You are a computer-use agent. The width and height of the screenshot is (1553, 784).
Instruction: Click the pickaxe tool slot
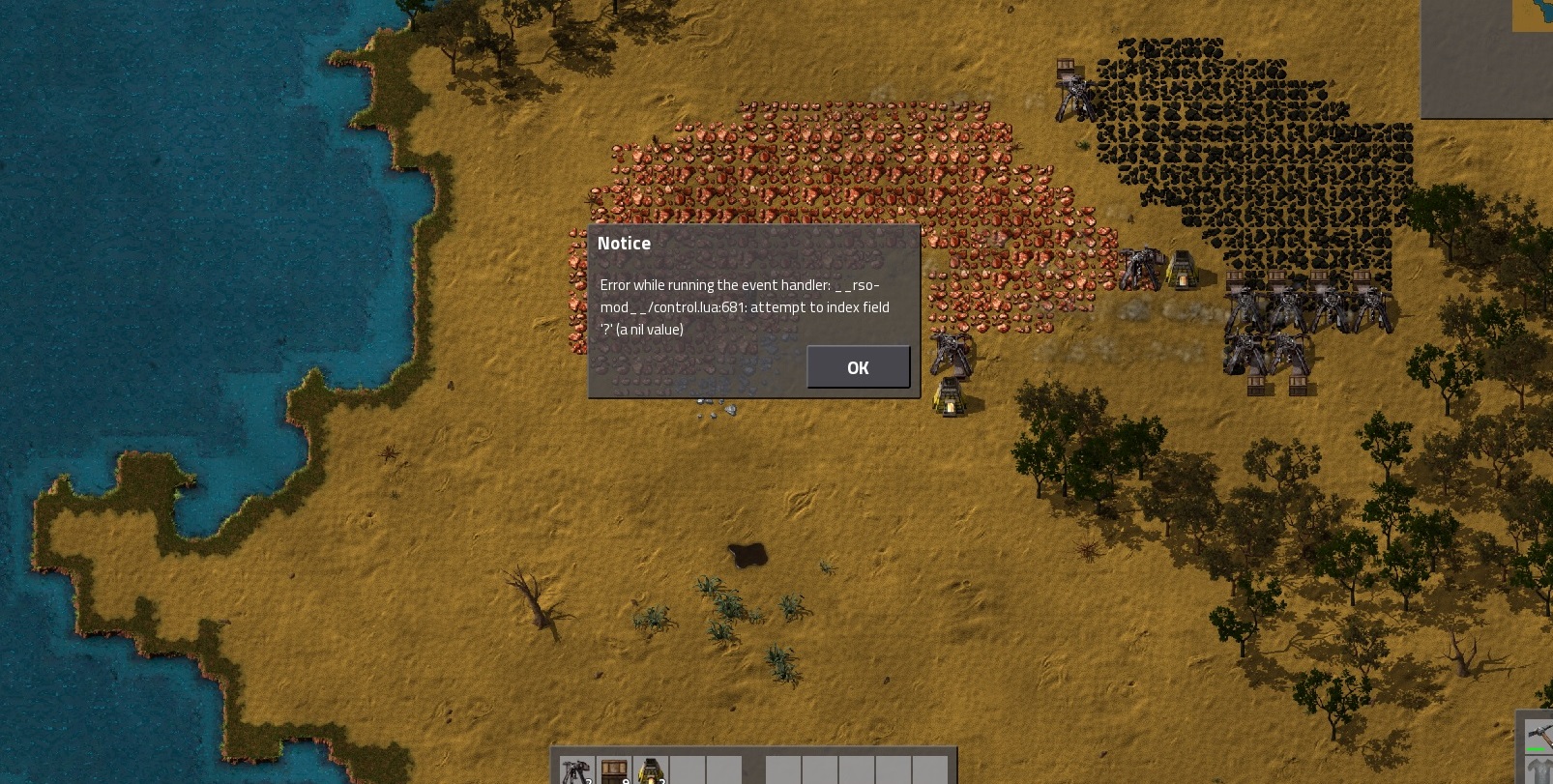click(x=1538, y=736)
